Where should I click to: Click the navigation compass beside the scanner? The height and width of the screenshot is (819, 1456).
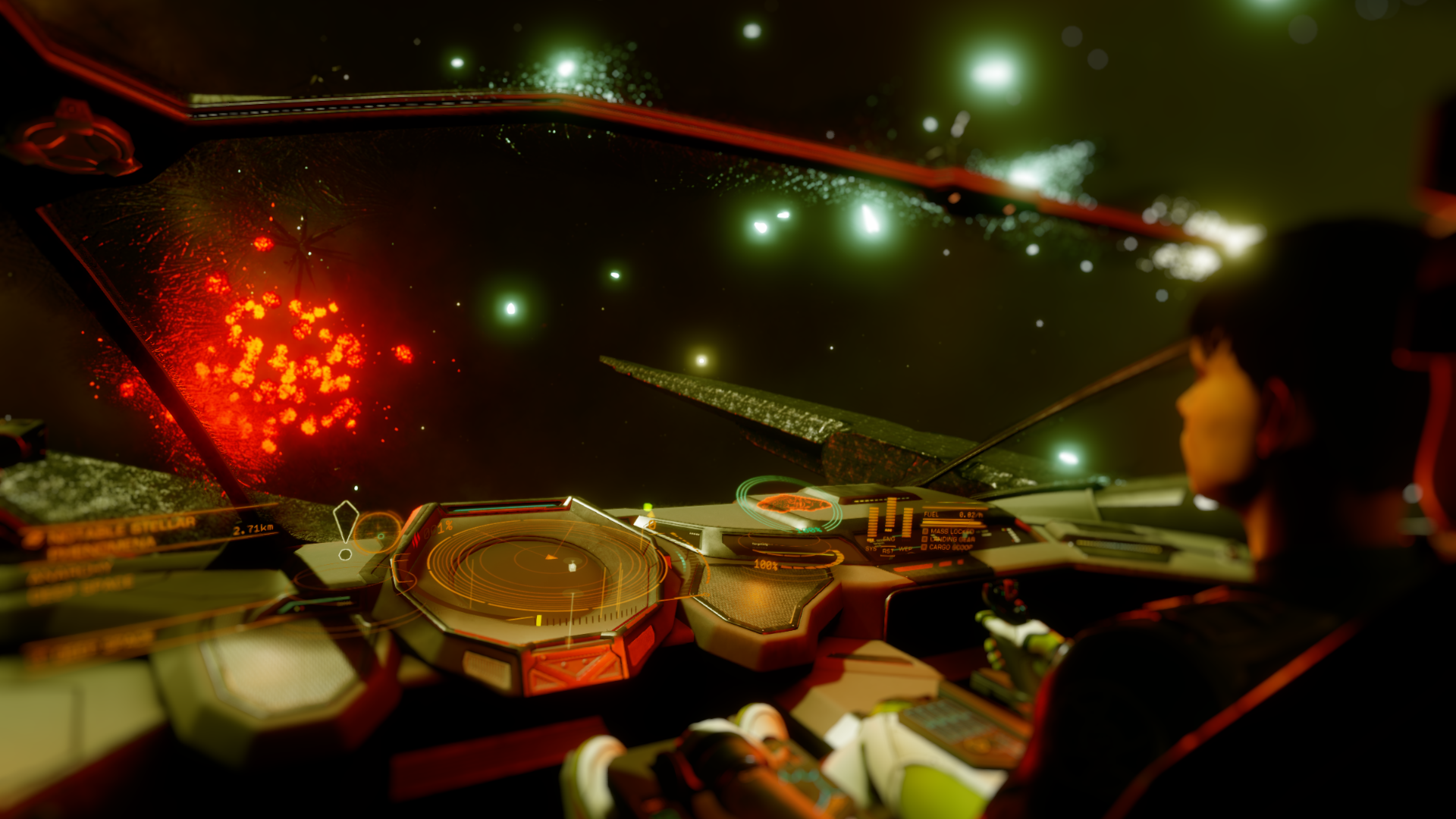coord(377,531)
